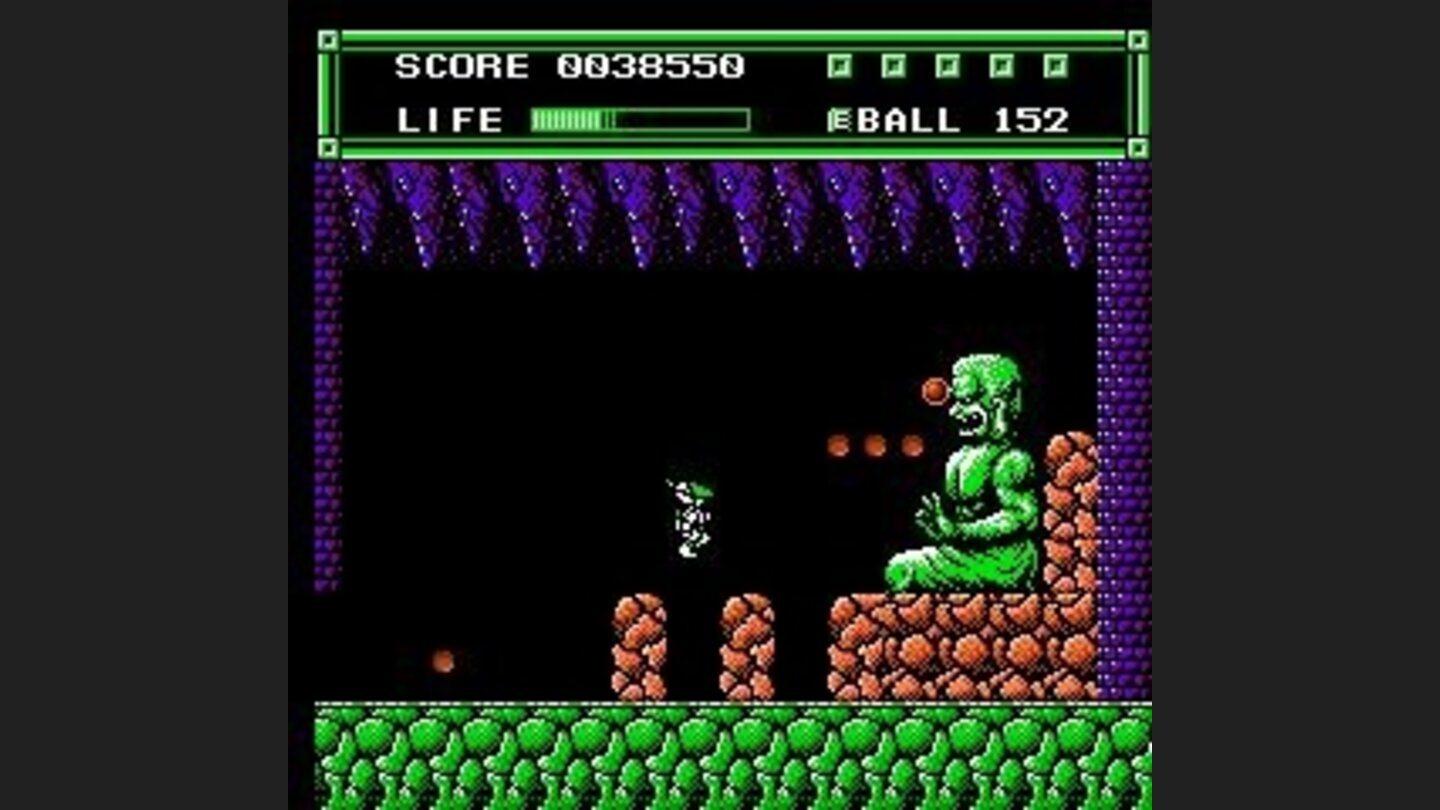The width and height of the screenshot is (1440, 810).
Task: Click the SCORE value 0038550
Action: (x=653, y=66)
